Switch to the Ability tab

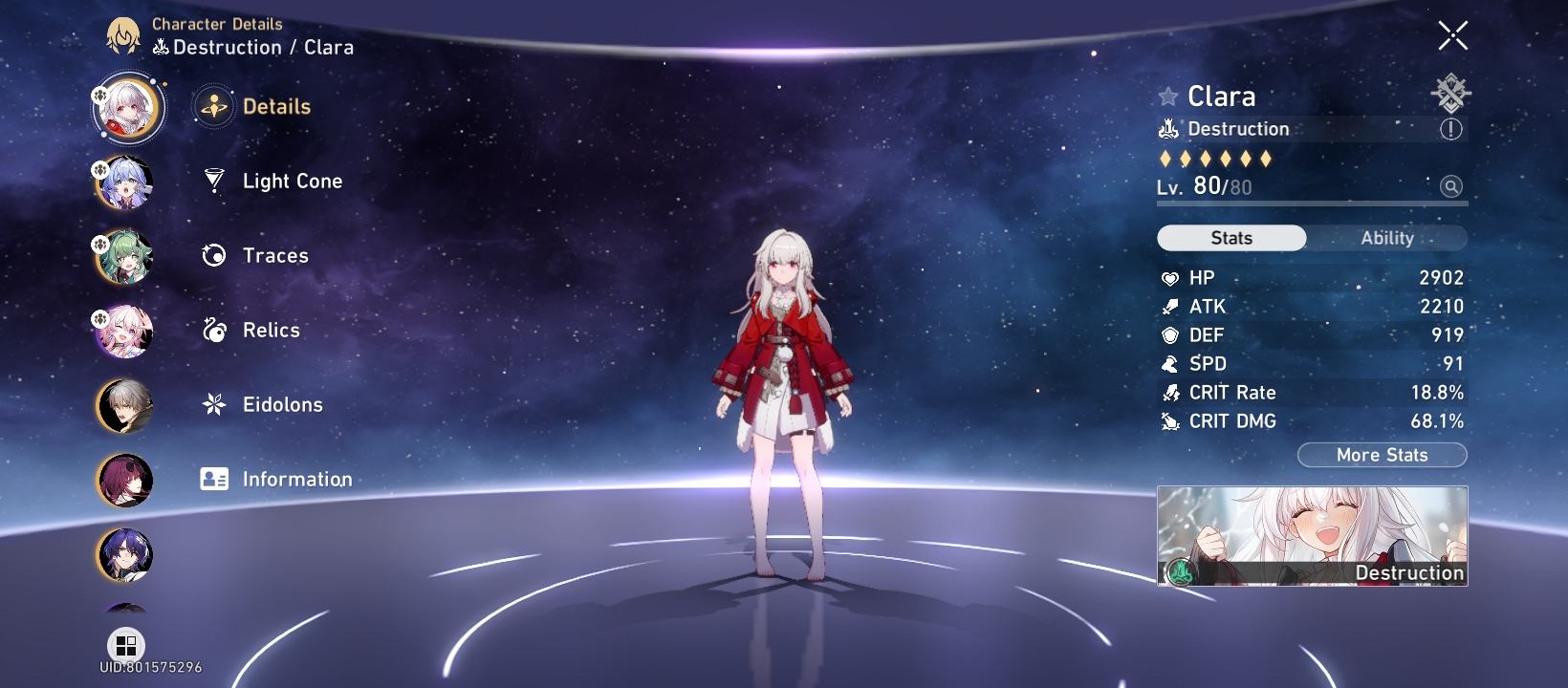coord(1387,238)
